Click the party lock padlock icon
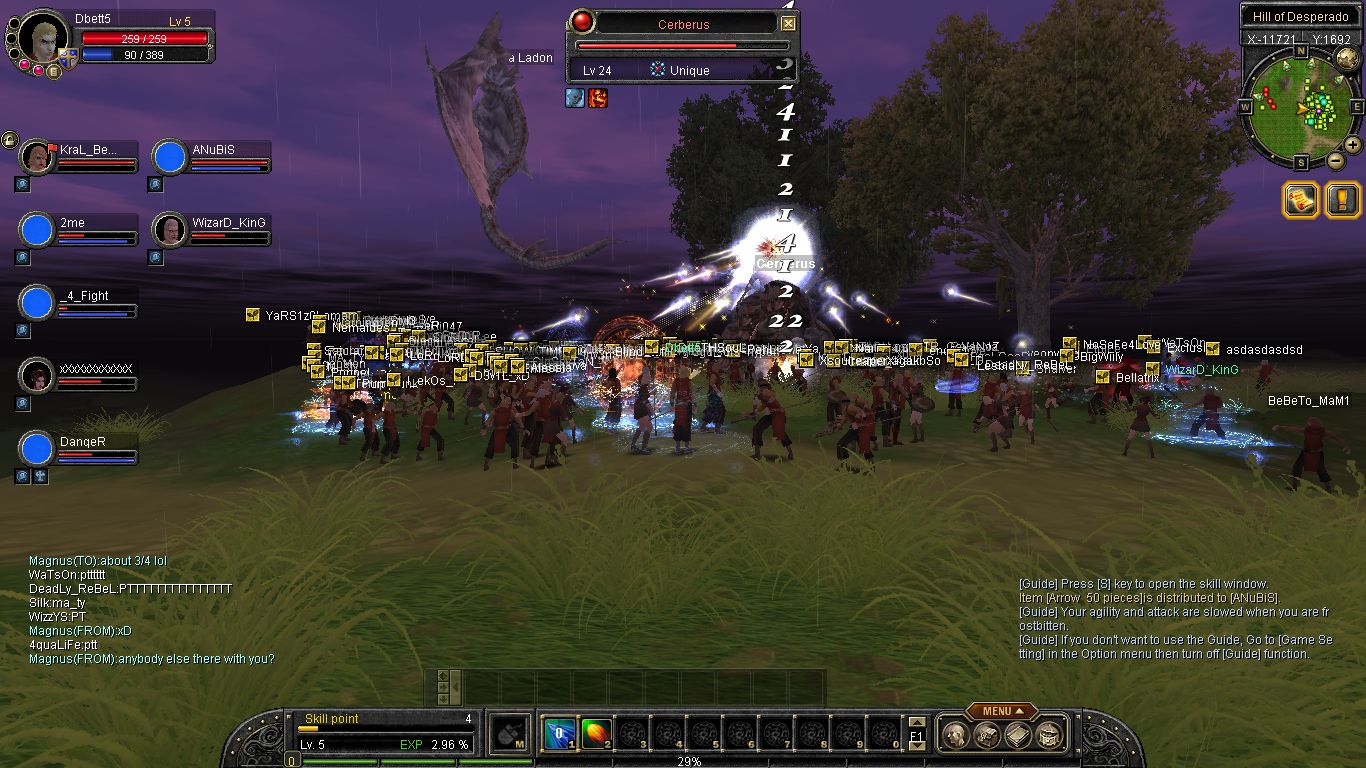This screenshot has height=768, width=1366. [9, 139]
